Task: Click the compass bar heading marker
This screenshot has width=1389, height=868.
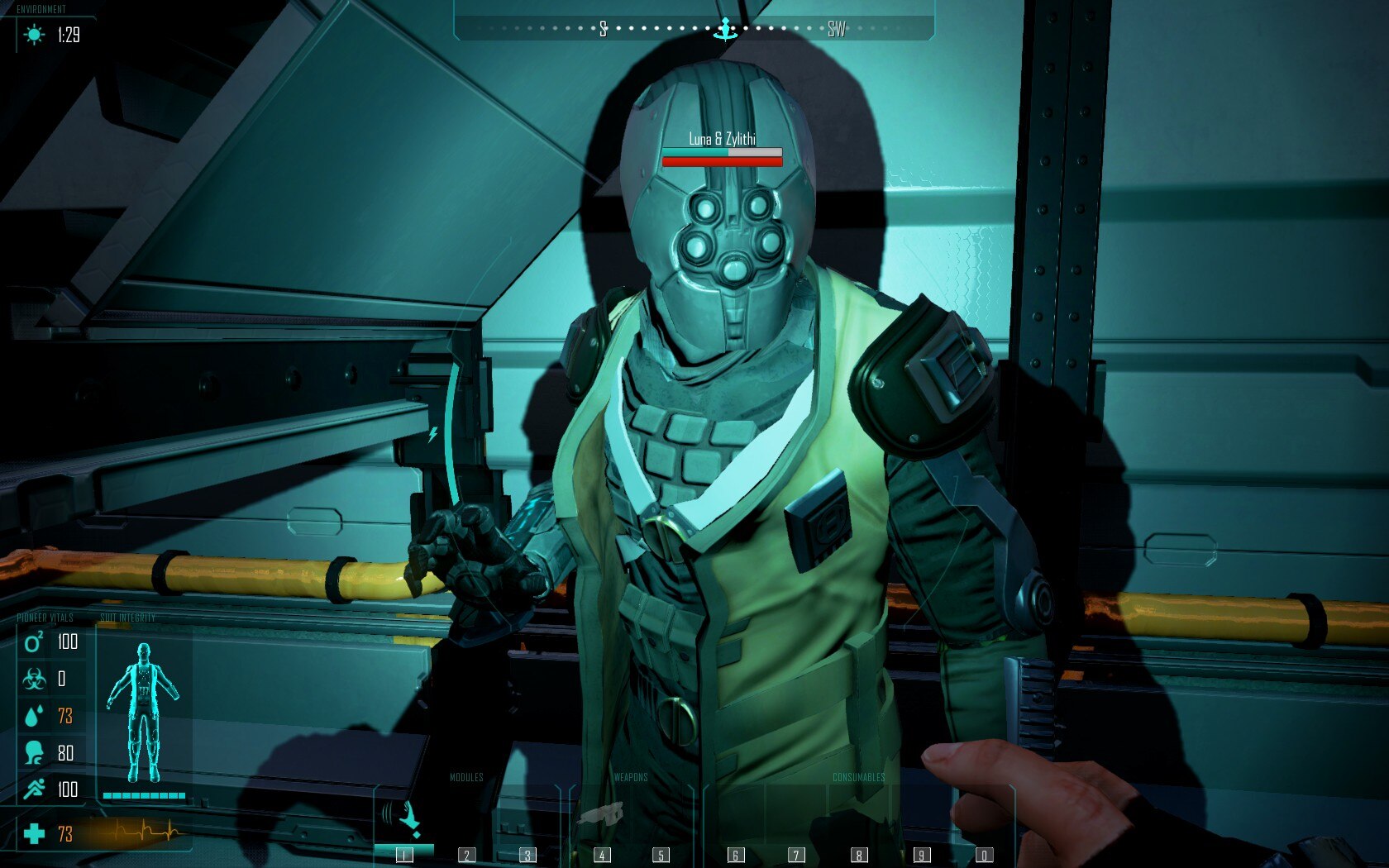Action: 725,30
